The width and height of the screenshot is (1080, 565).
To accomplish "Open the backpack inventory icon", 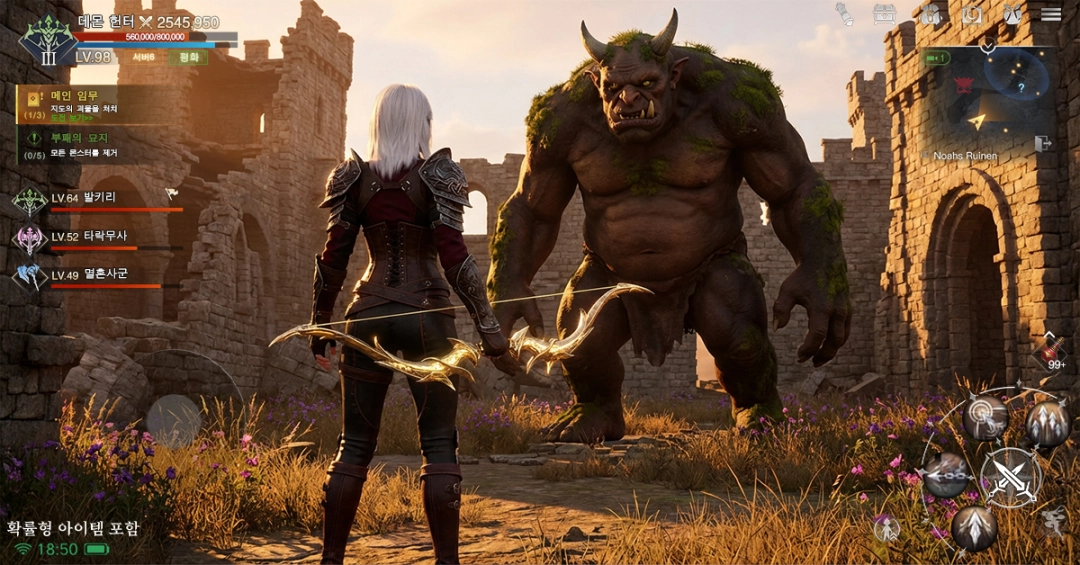I will [x=930, y=14].
